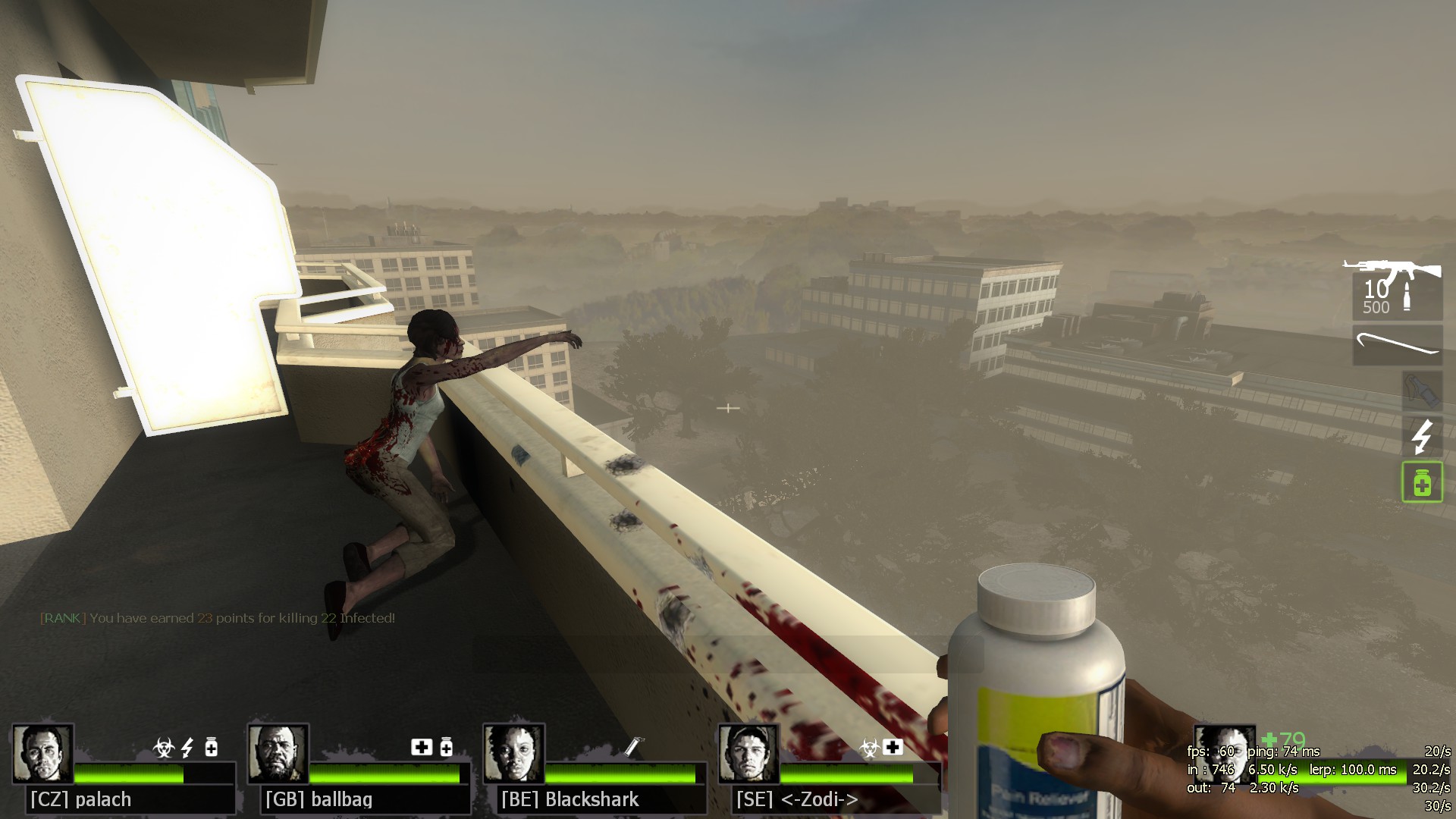Click the <-Zodi-> teammate portrait
Viewport: 1456px width, 819px height.
pos(748,753)
